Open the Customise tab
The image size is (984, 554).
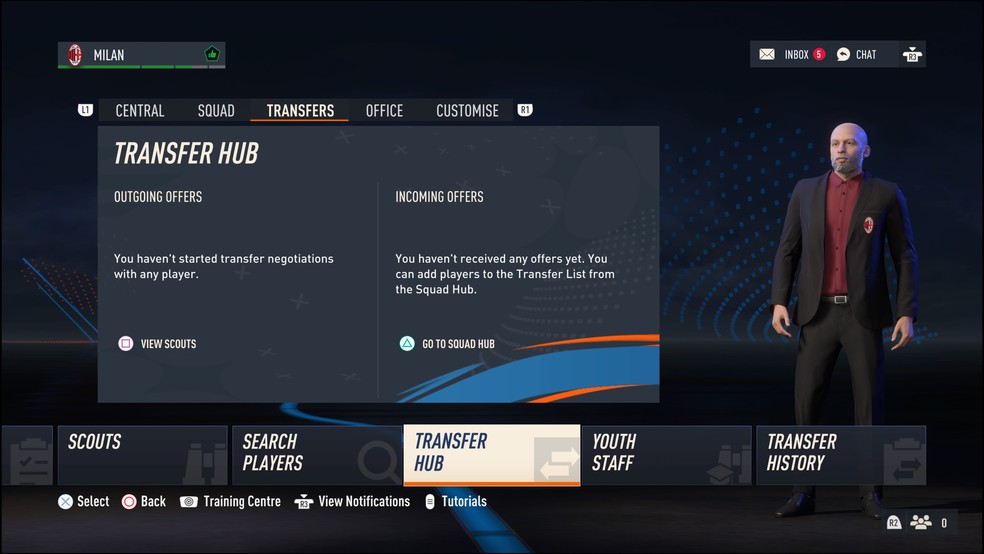467,111
